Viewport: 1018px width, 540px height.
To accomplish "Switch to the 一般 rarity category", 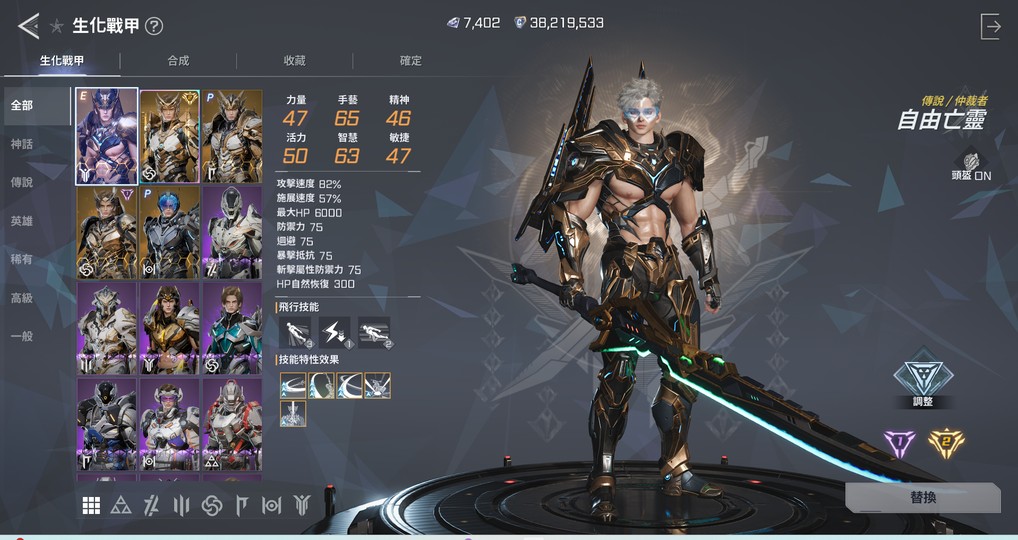I will (x=22, y=337).
